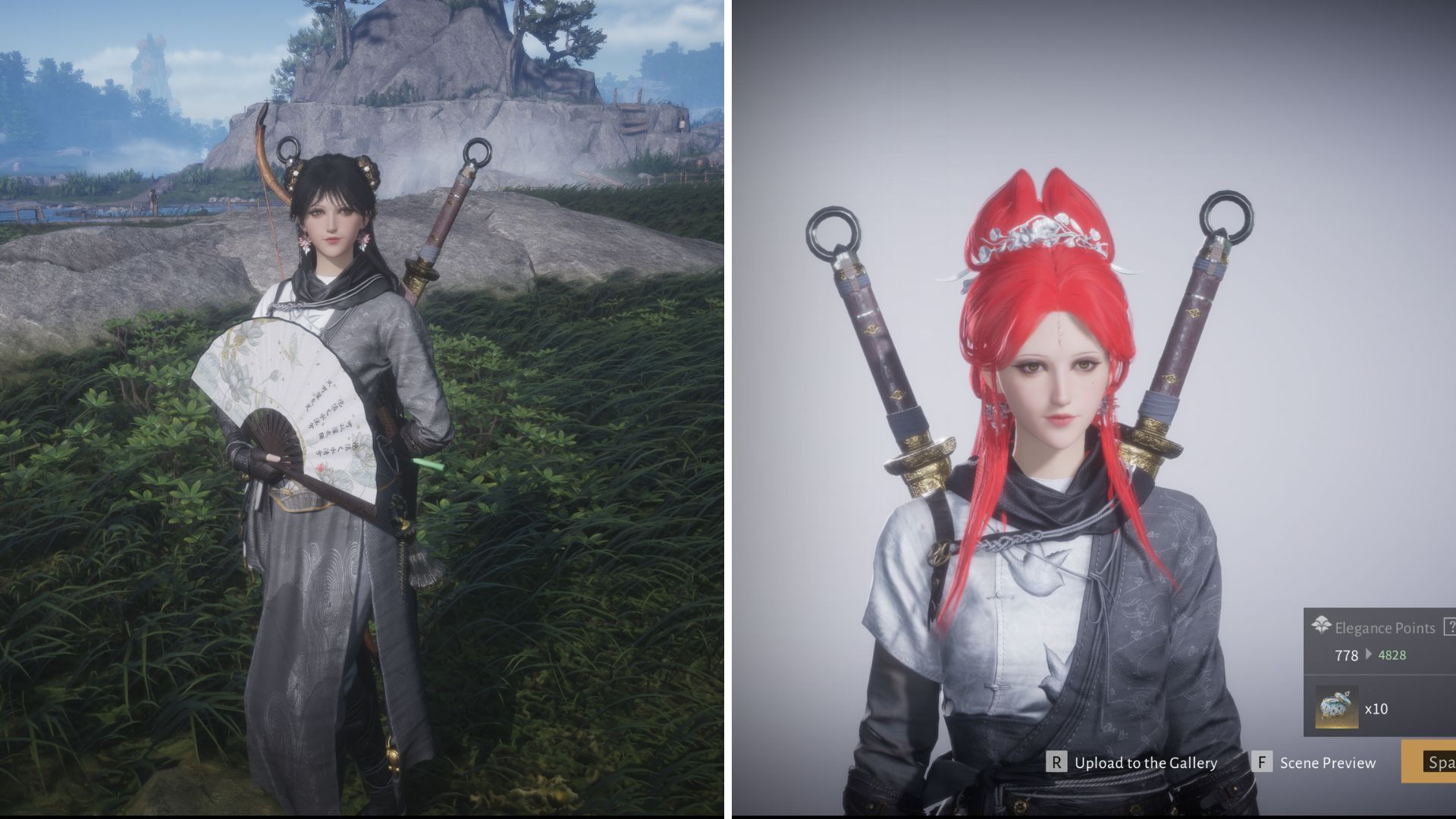The height and width of the screenshot is (819, 1456).
Task: Click the F key hint badge
Action: [1263, 762]
